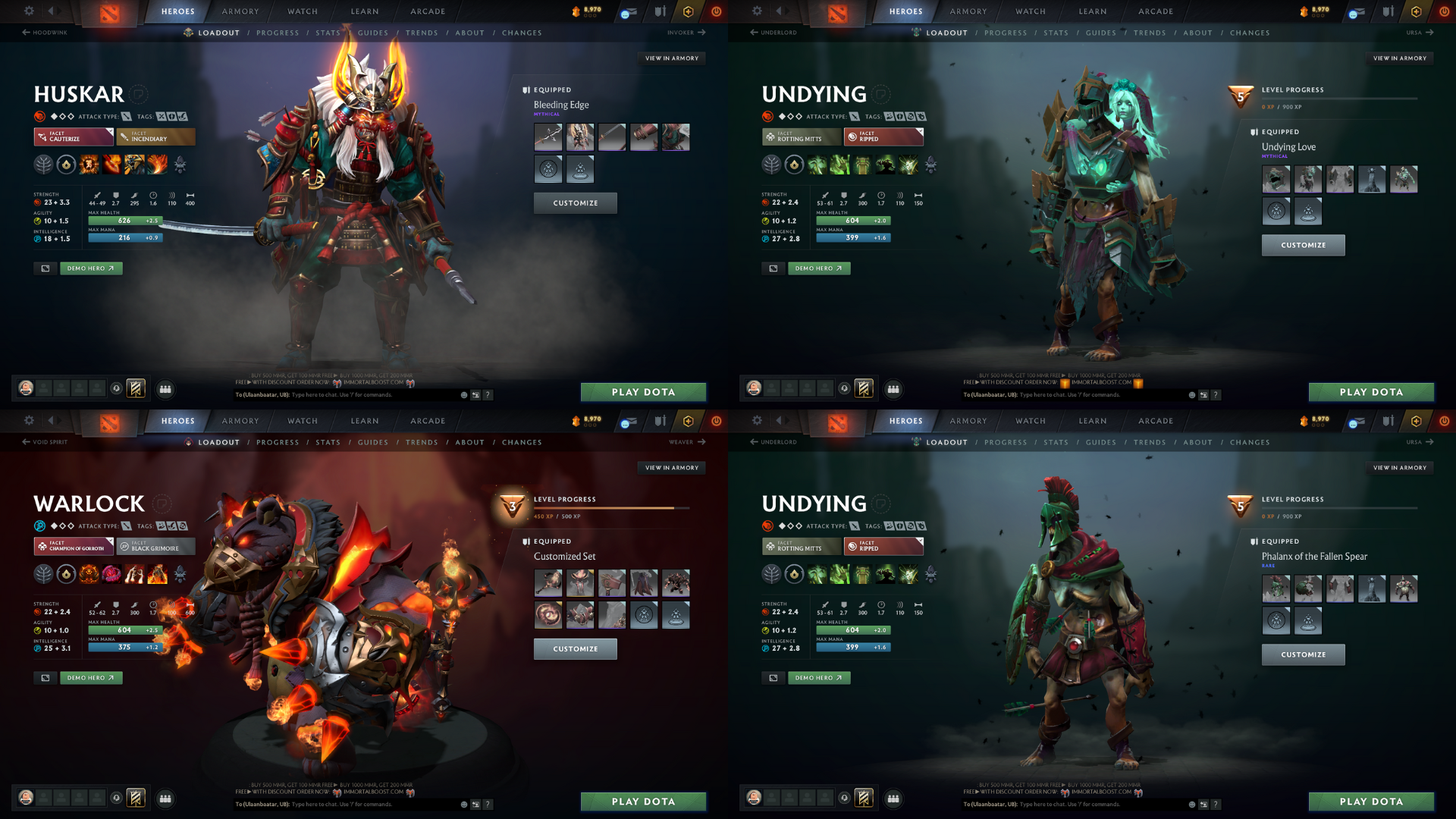Click Undying's Tombstone ability icon
The image size is (1456, 819).
pyautogui.click(x=862, y=165)
